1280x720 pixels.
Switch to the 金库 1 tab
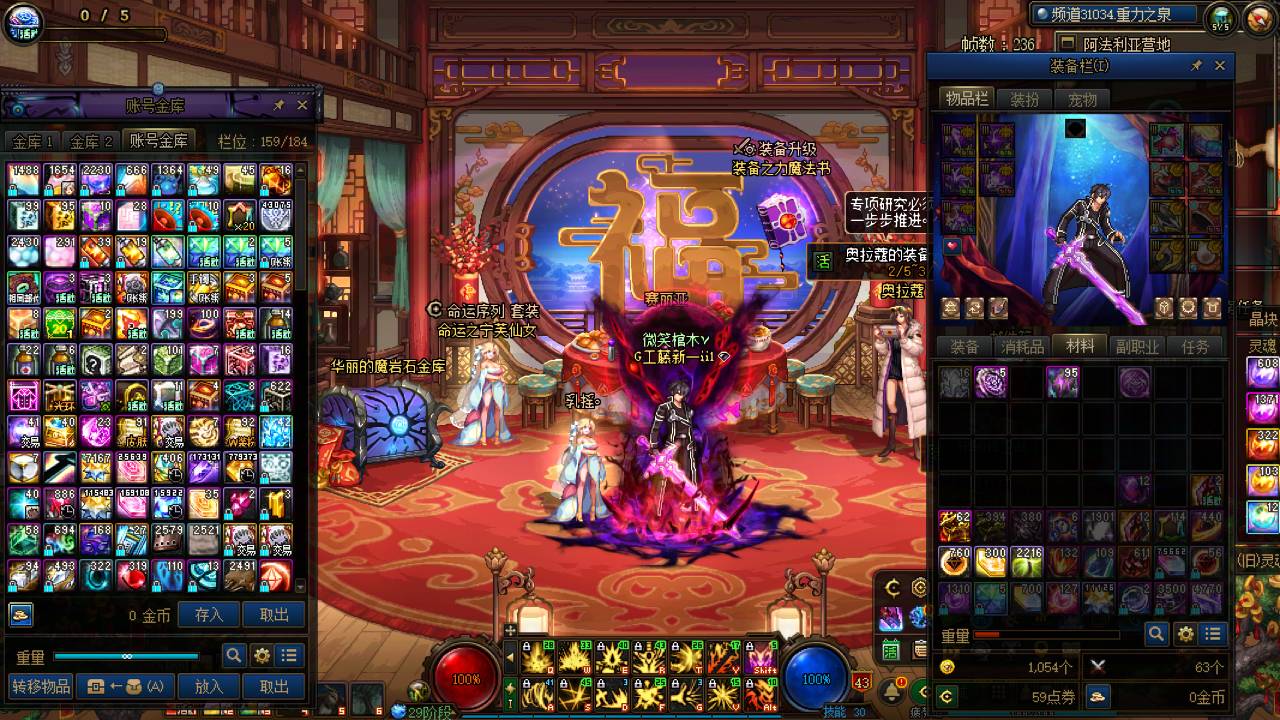(32, 142)
